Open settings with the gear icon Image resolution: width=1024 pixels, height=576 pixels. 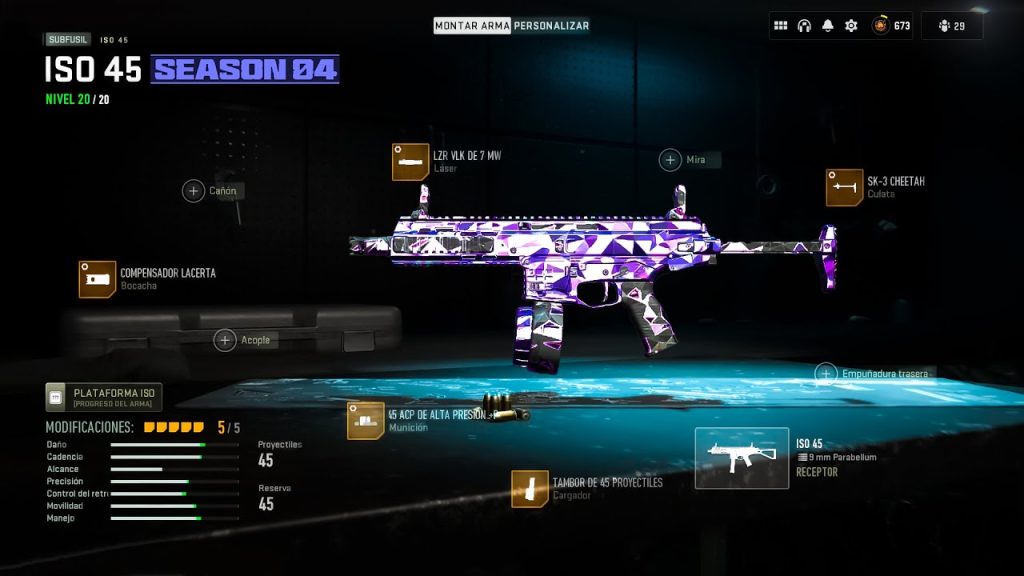pyautogui.click(x=851, y=26)
